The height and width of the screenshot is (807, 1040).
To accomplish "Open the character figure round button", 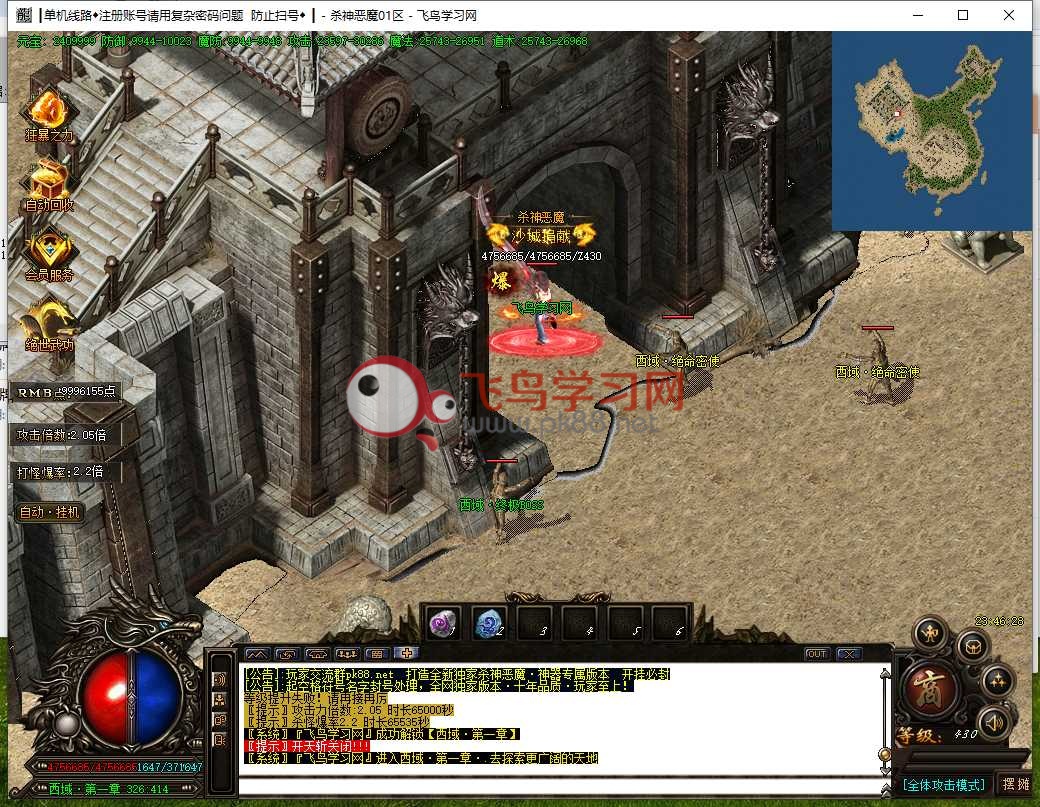I will 930,632.
